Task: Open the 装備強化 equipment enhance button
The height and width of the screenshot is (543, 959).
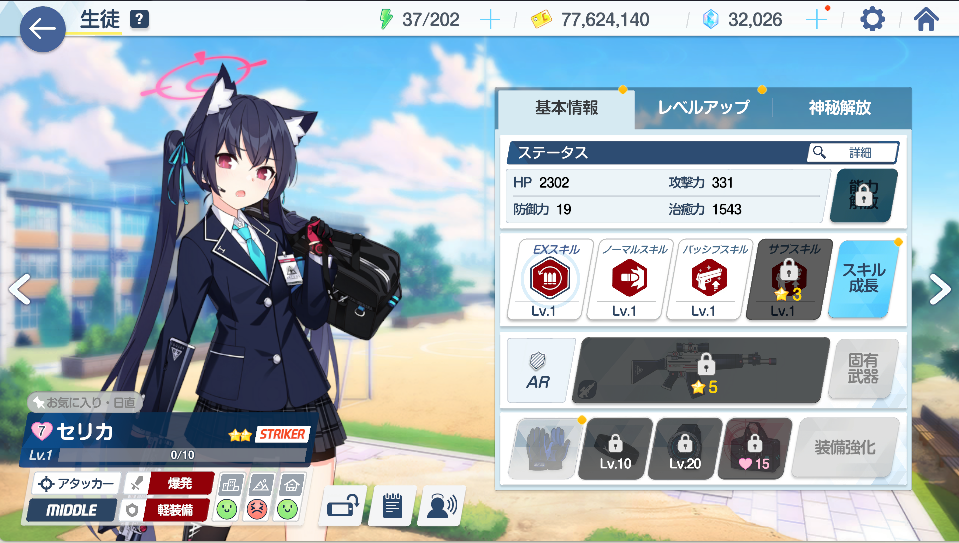Action: (x=844, y=448)
